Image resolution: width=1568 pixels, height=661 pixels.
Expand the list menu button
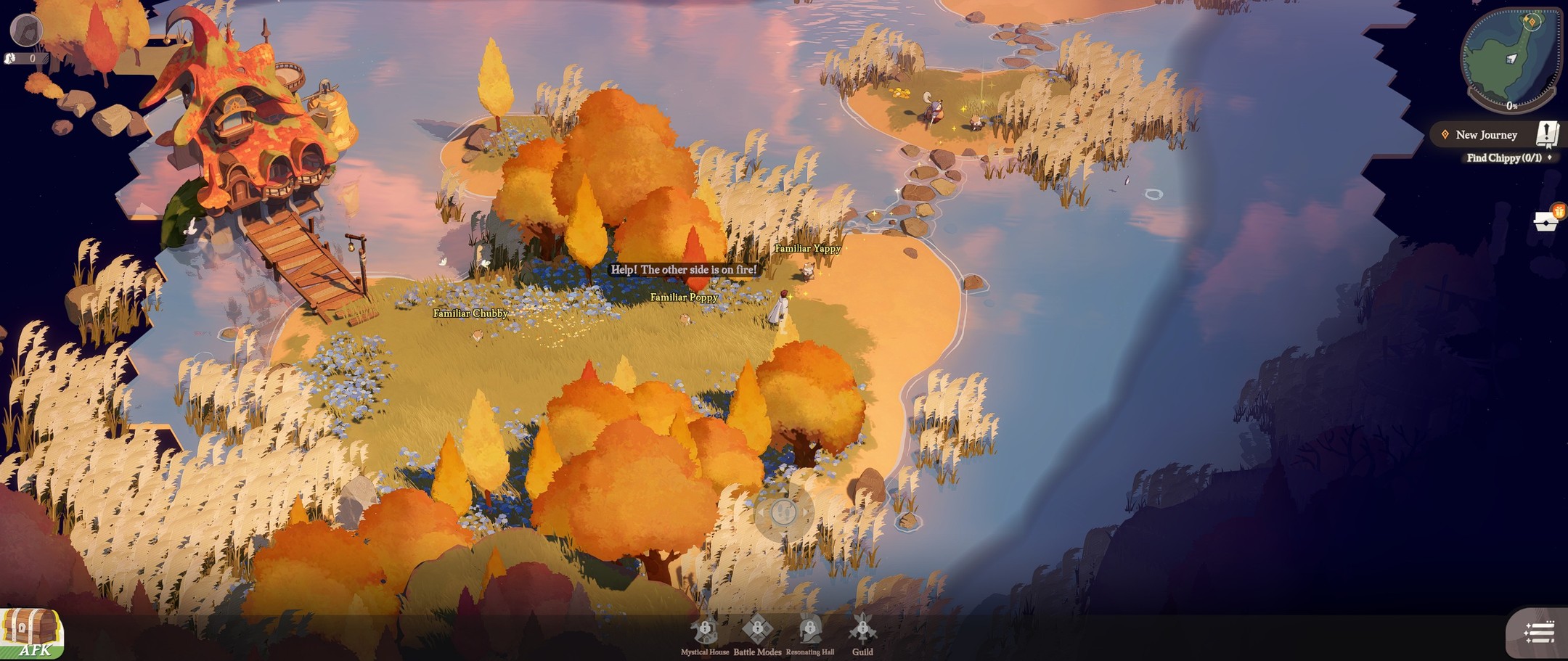(1538, 633)
